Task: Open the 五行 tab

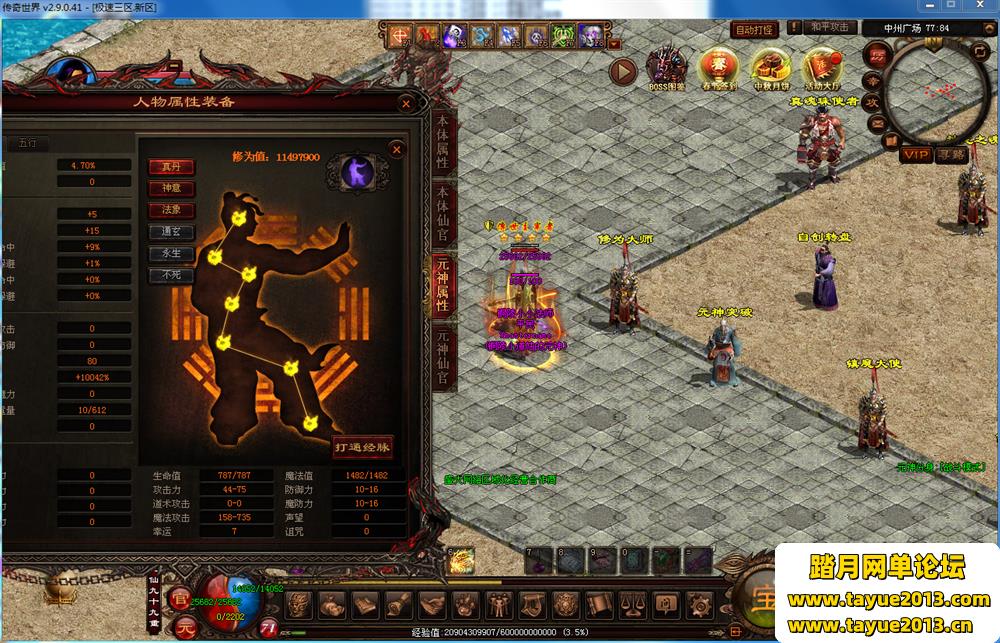Action: [x=27, y=143]
